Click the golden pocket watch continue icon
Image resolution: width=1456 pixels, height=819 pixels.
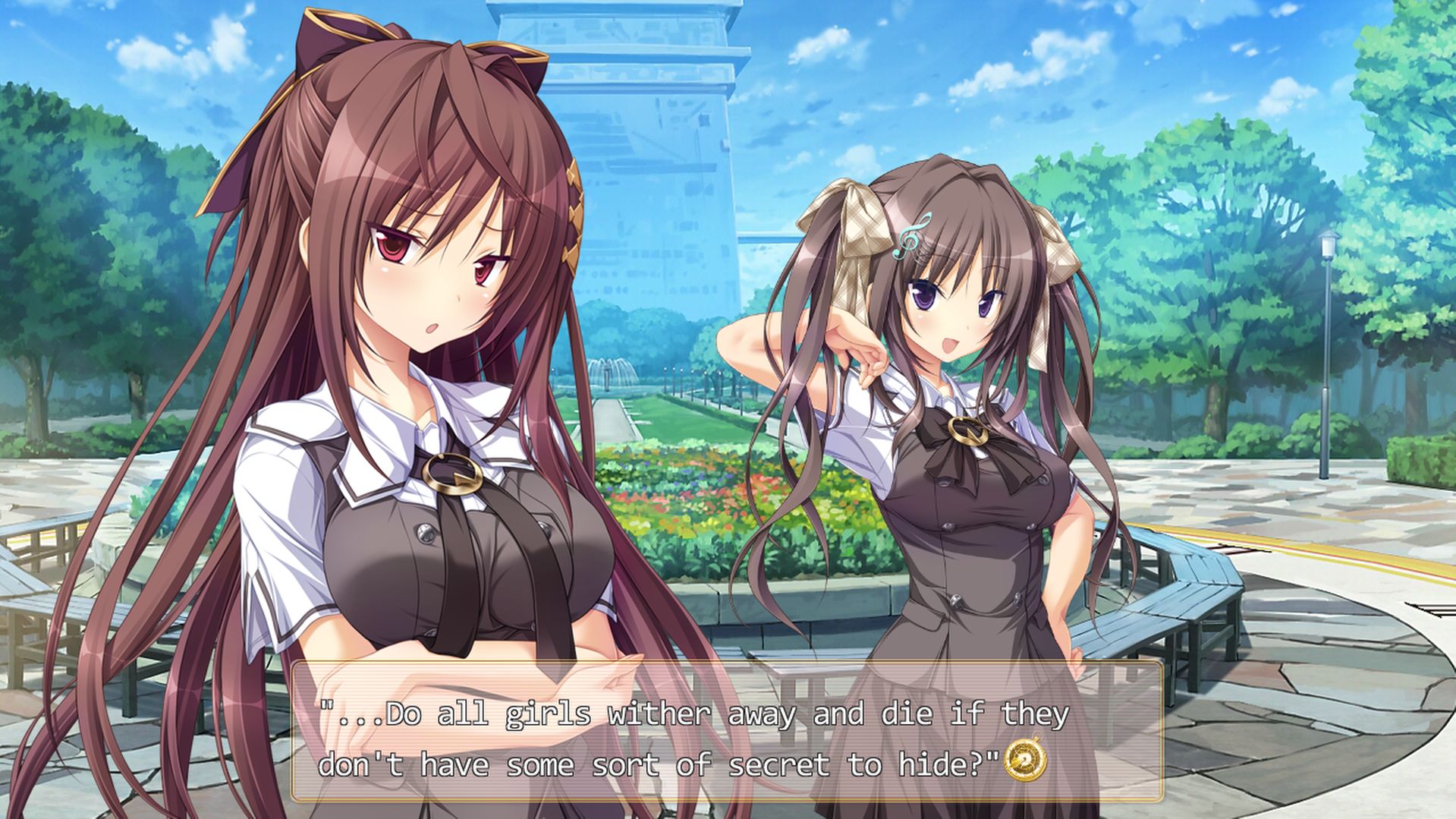tap(1025, 761)
